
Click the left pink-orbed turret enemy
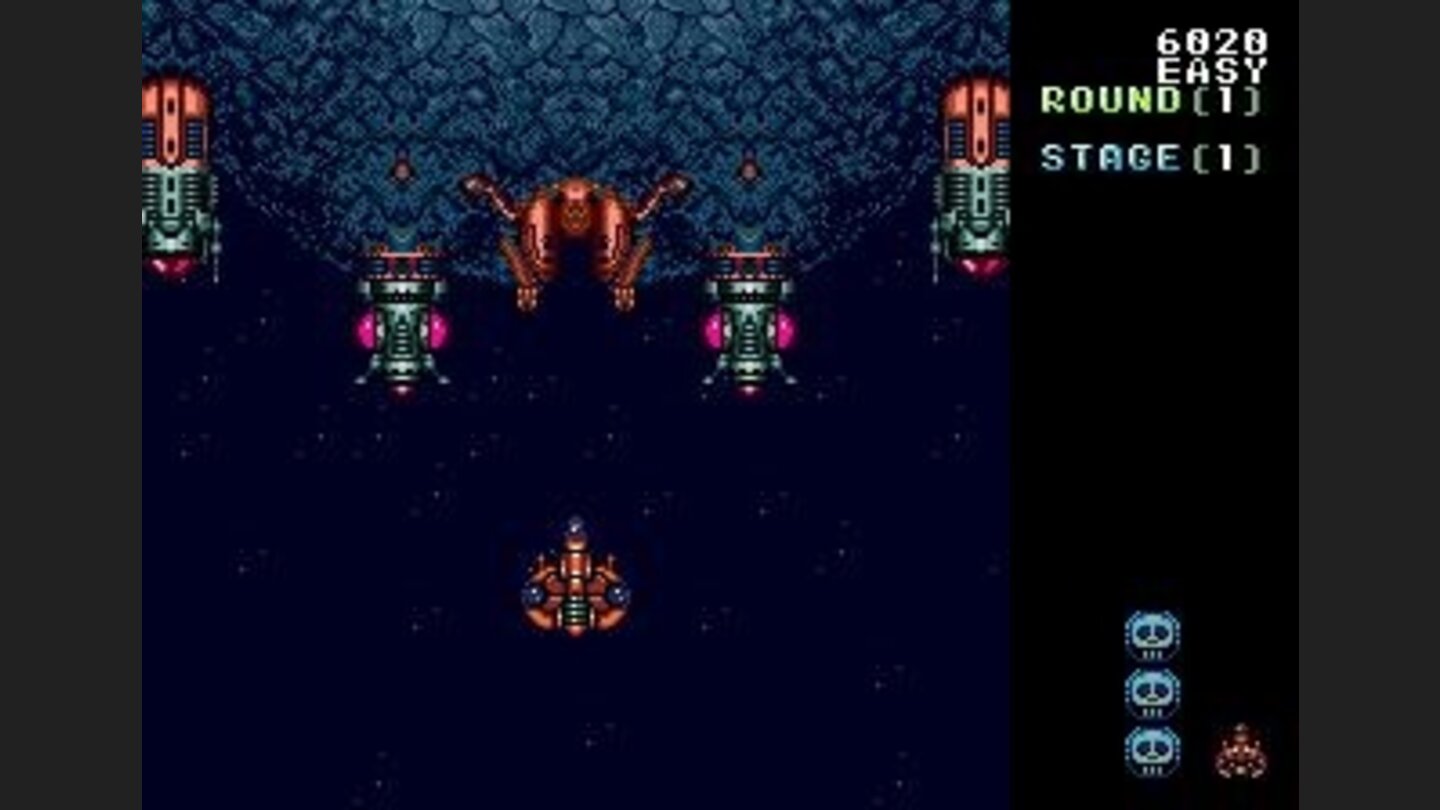[x=400, y=320]
